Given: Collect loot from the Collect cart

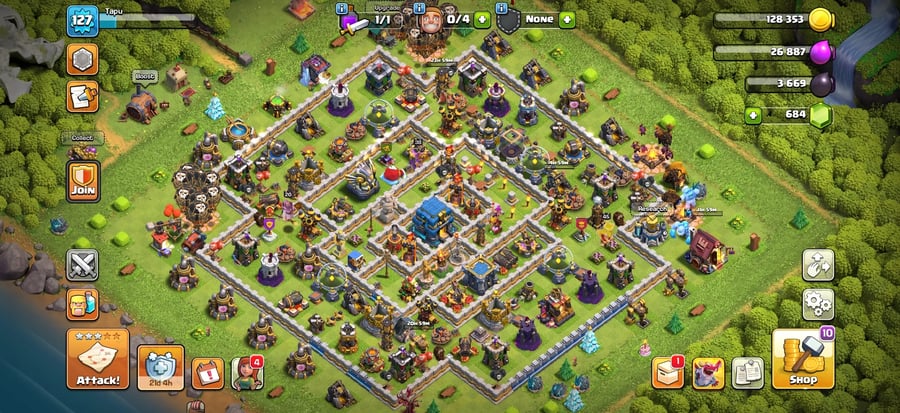Looking at the screenshot, I should click(81, 150).
